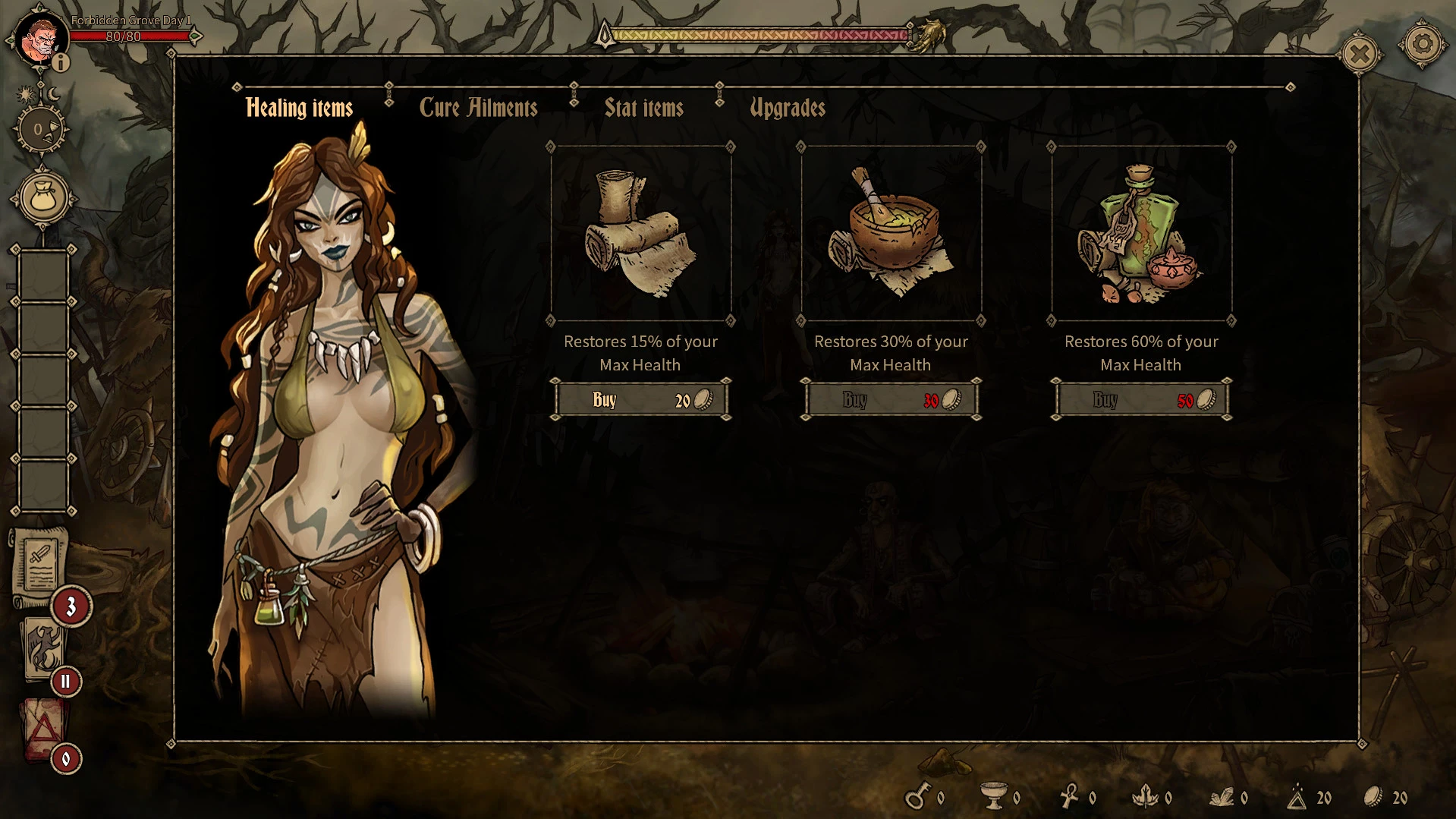
Task: Select the bandage rolls item image
Action: click(x=641, y=233)
